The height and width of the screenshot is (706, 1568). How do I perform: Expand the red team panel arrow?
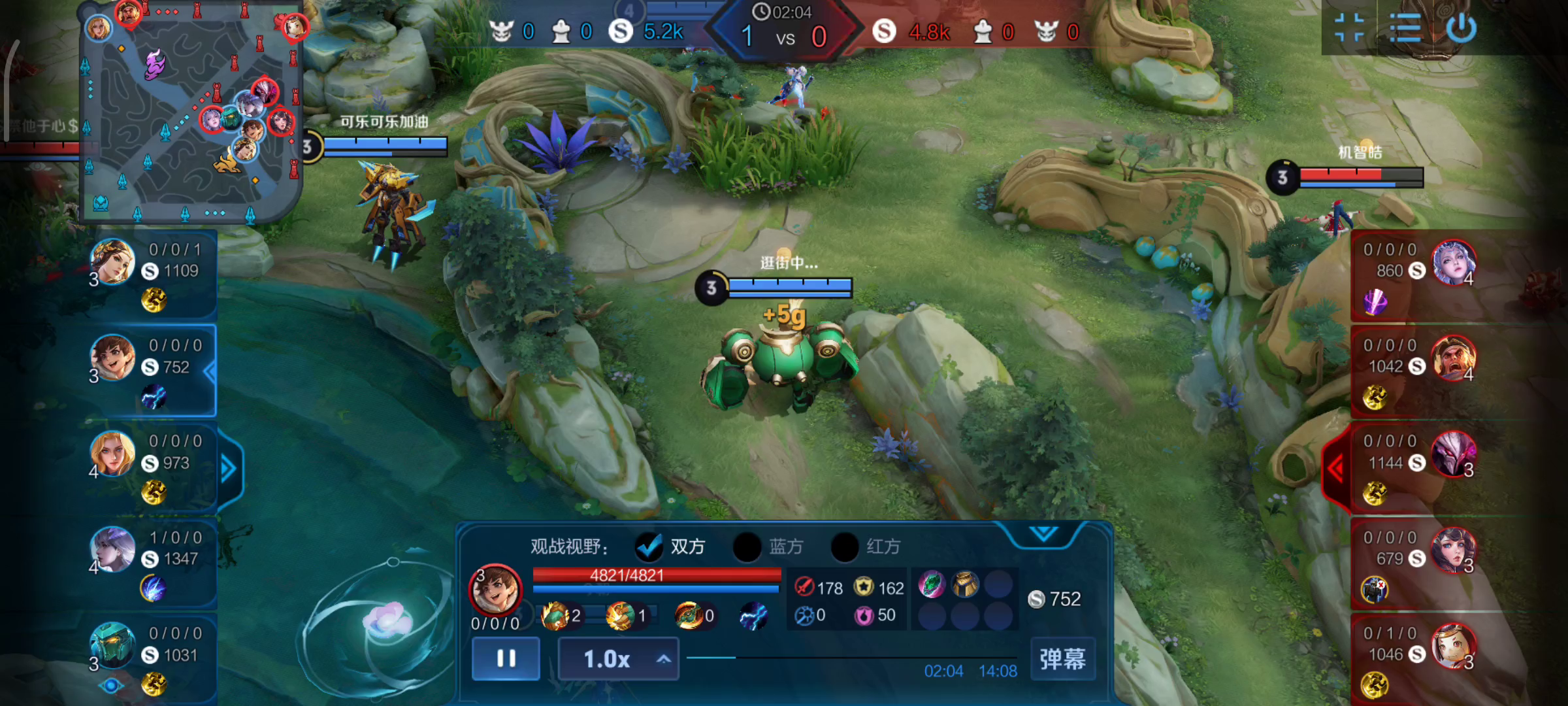(x=1335, y=468)
